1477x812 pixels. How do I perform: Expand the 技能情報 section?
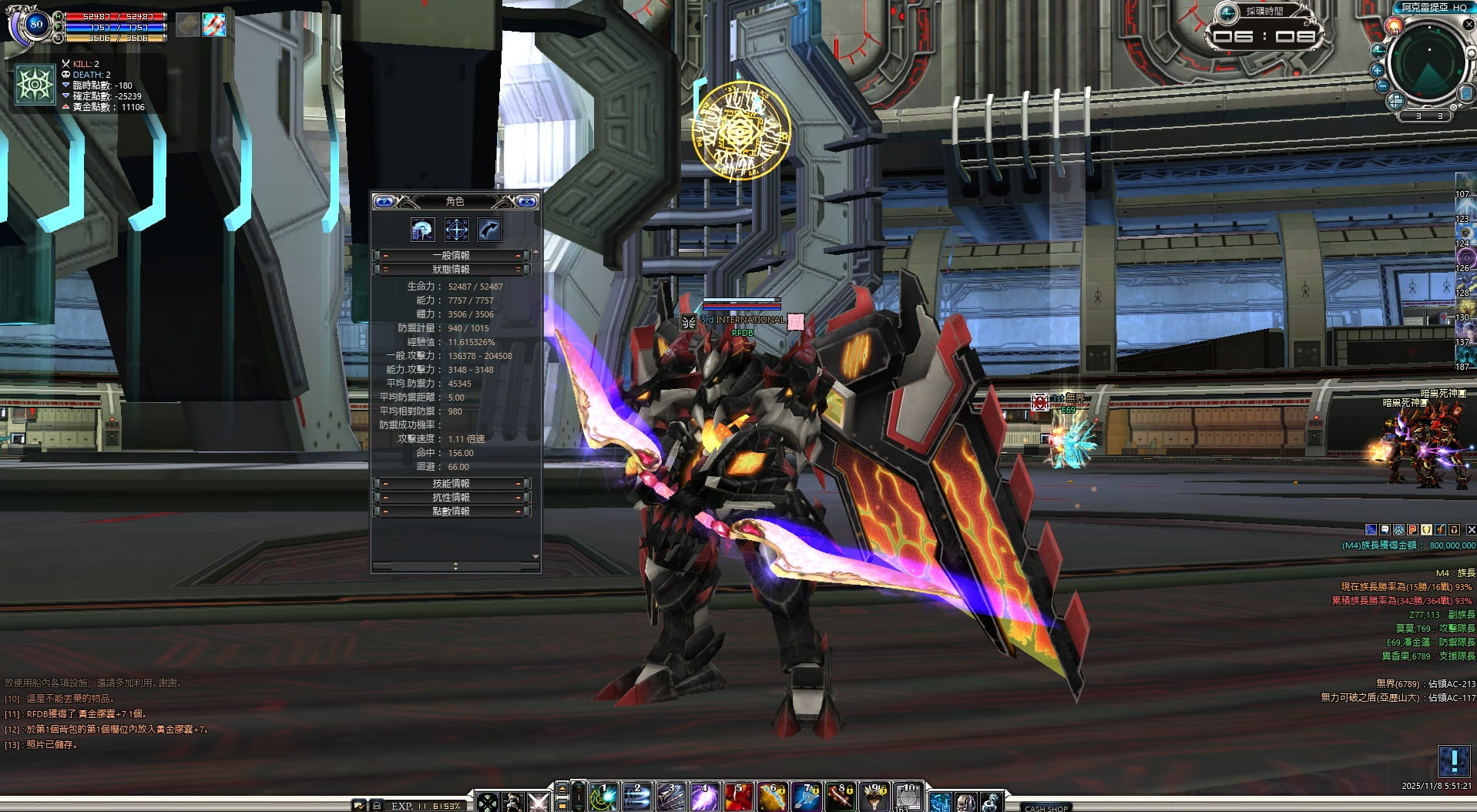451,483
